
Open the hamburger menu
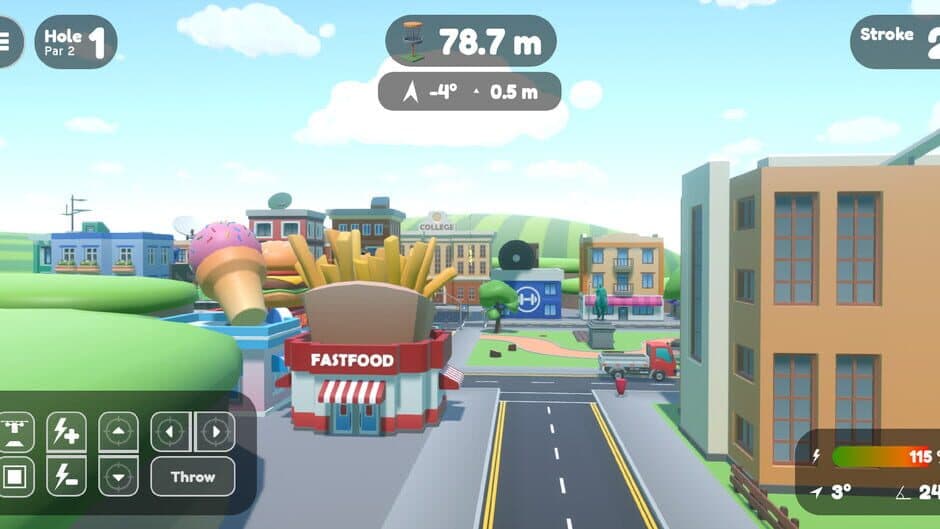point(6,41)
